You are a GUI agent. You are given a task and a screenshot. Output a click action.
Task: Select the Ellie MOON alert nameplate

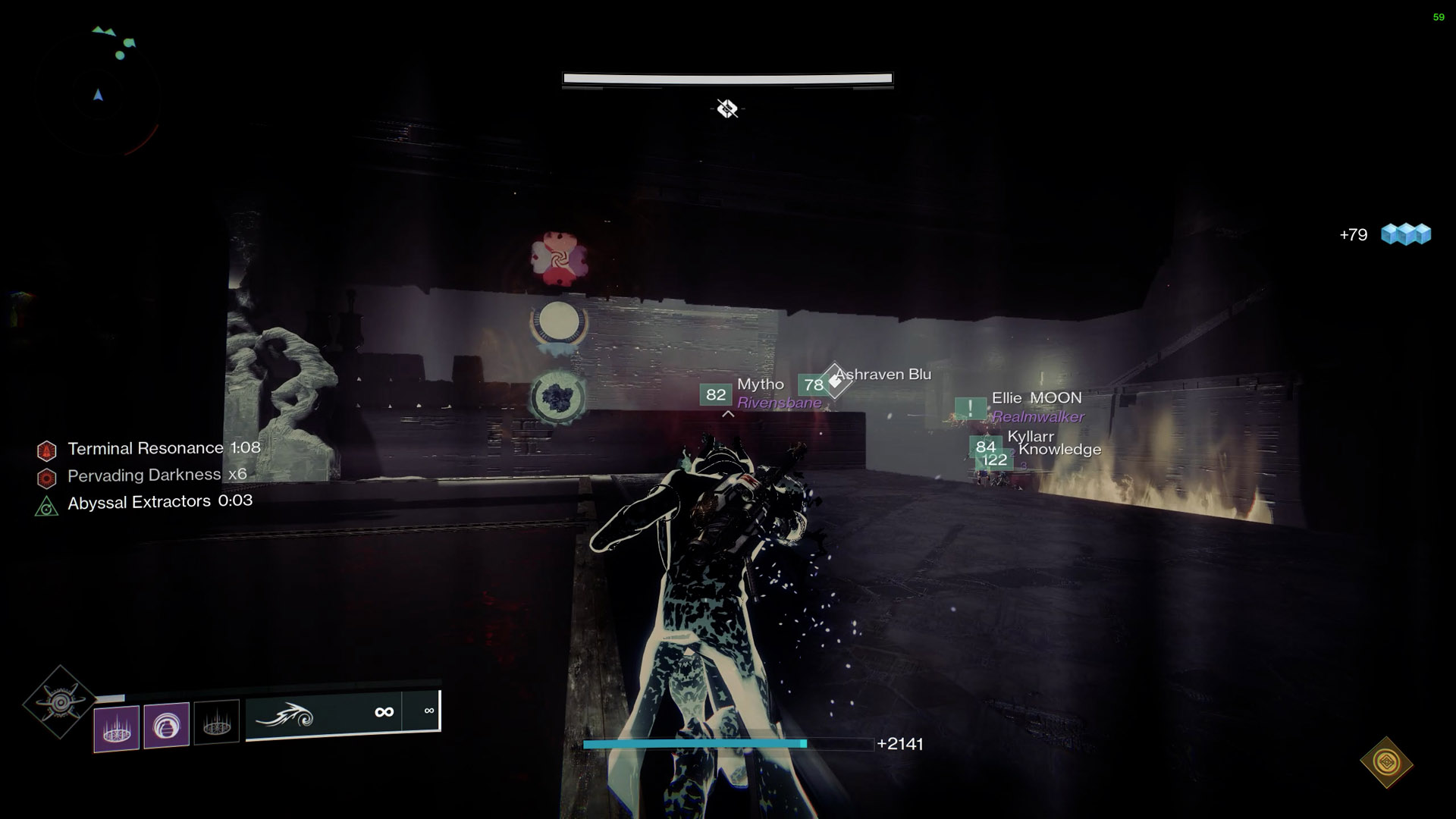1036,398
